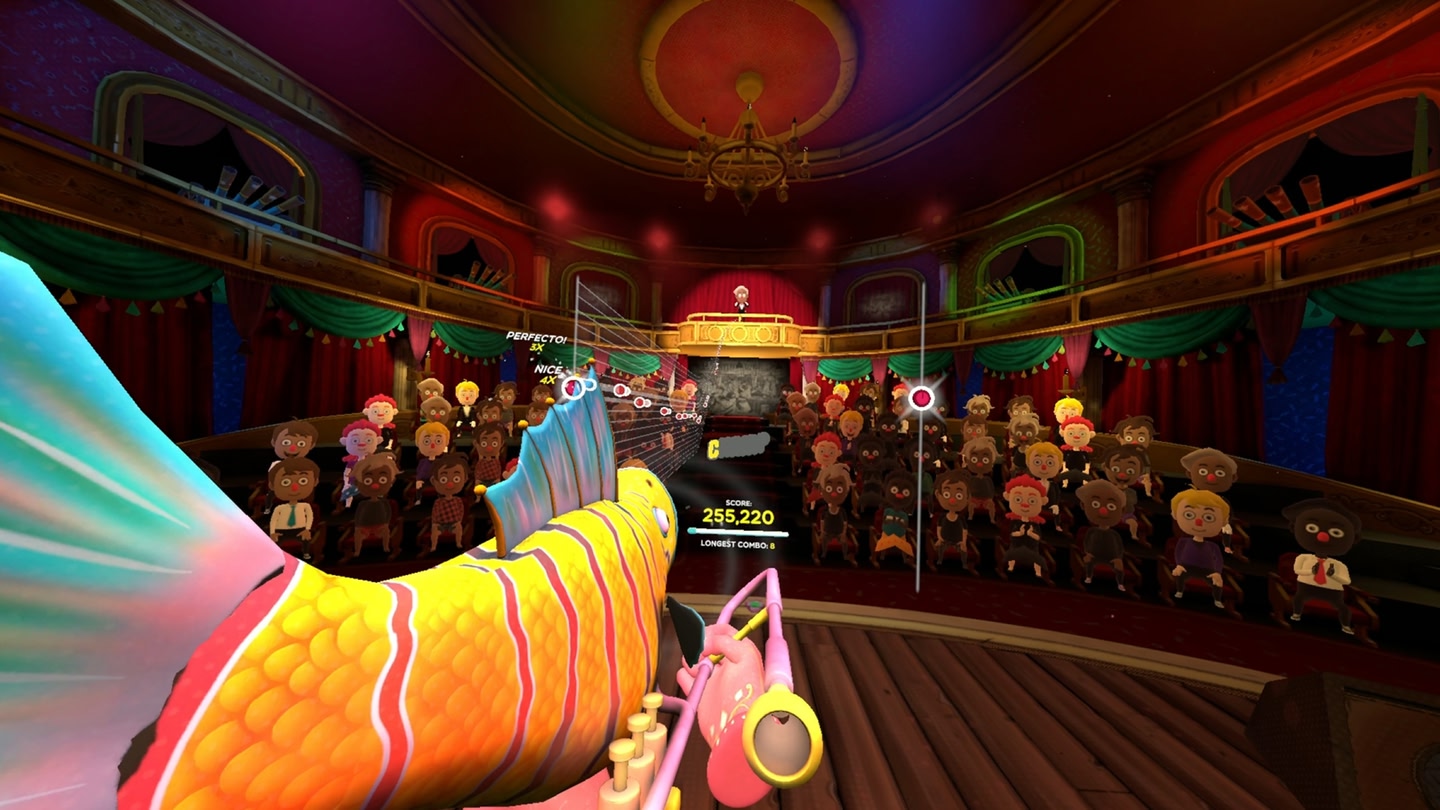
Task: Tap the yellow C letter floating mid-stage
Action: [x=712, y=446]
